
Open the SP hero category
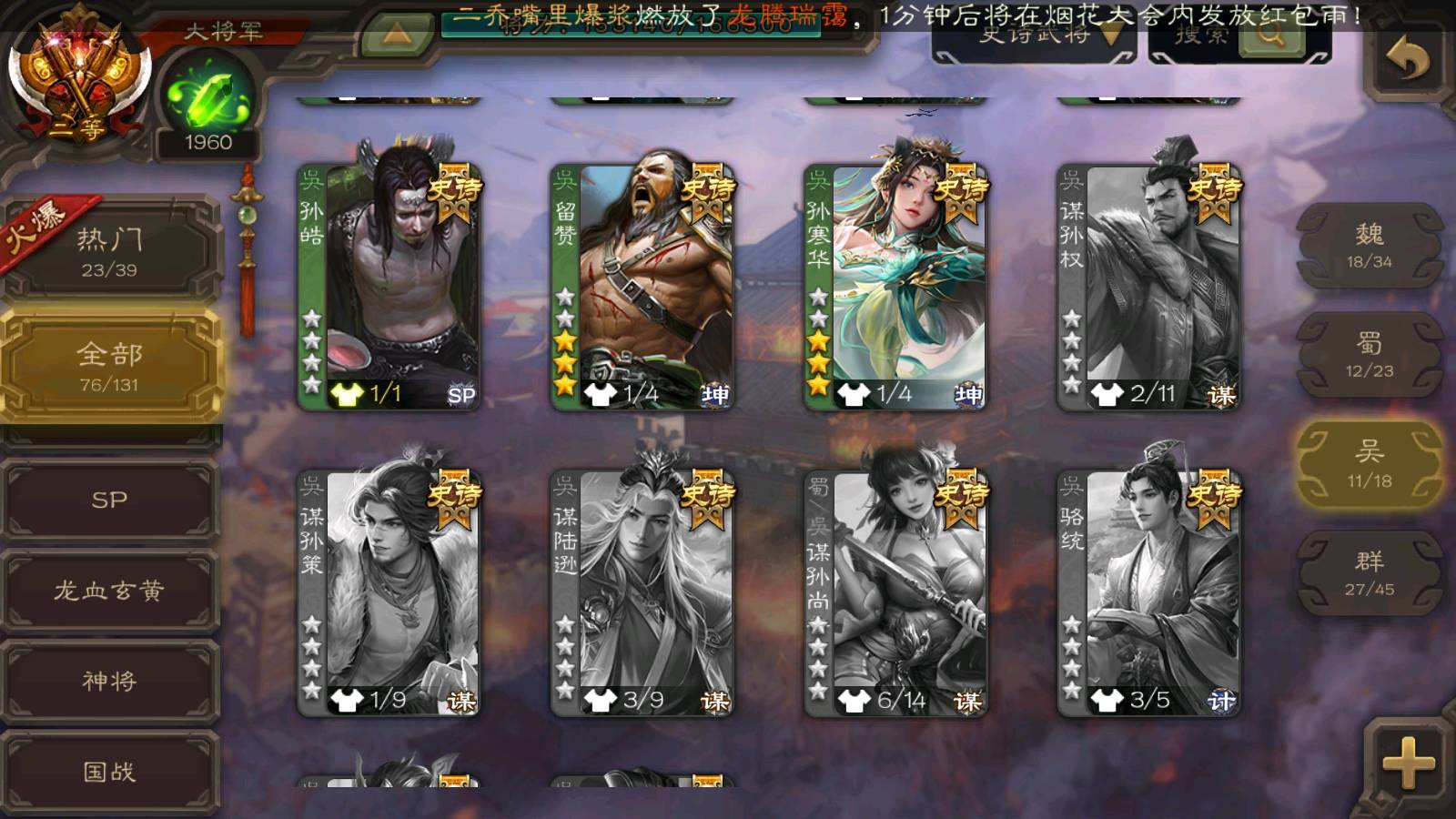(109, 500)
